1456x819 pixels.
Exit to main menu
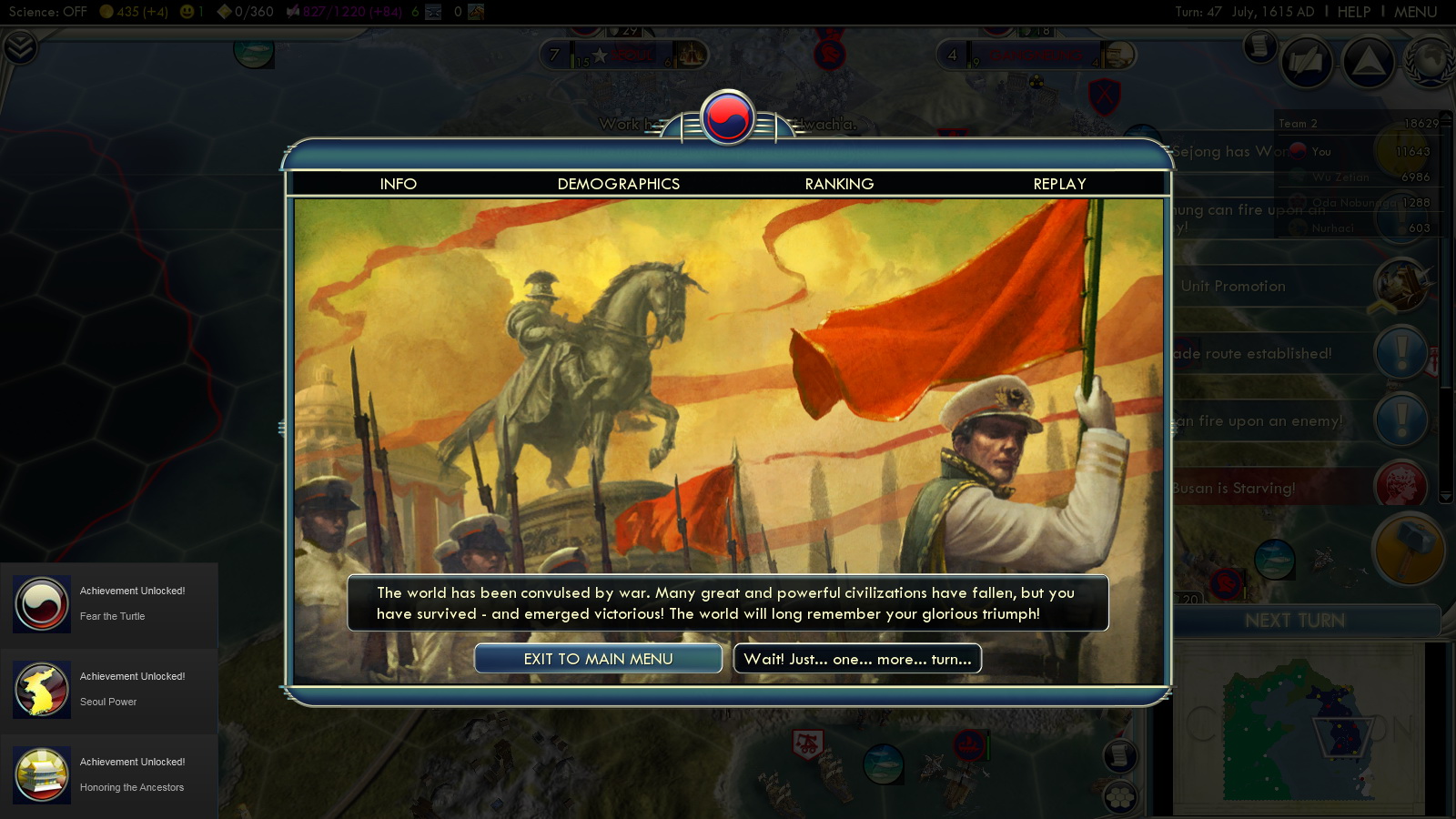(x=598, y=659)
